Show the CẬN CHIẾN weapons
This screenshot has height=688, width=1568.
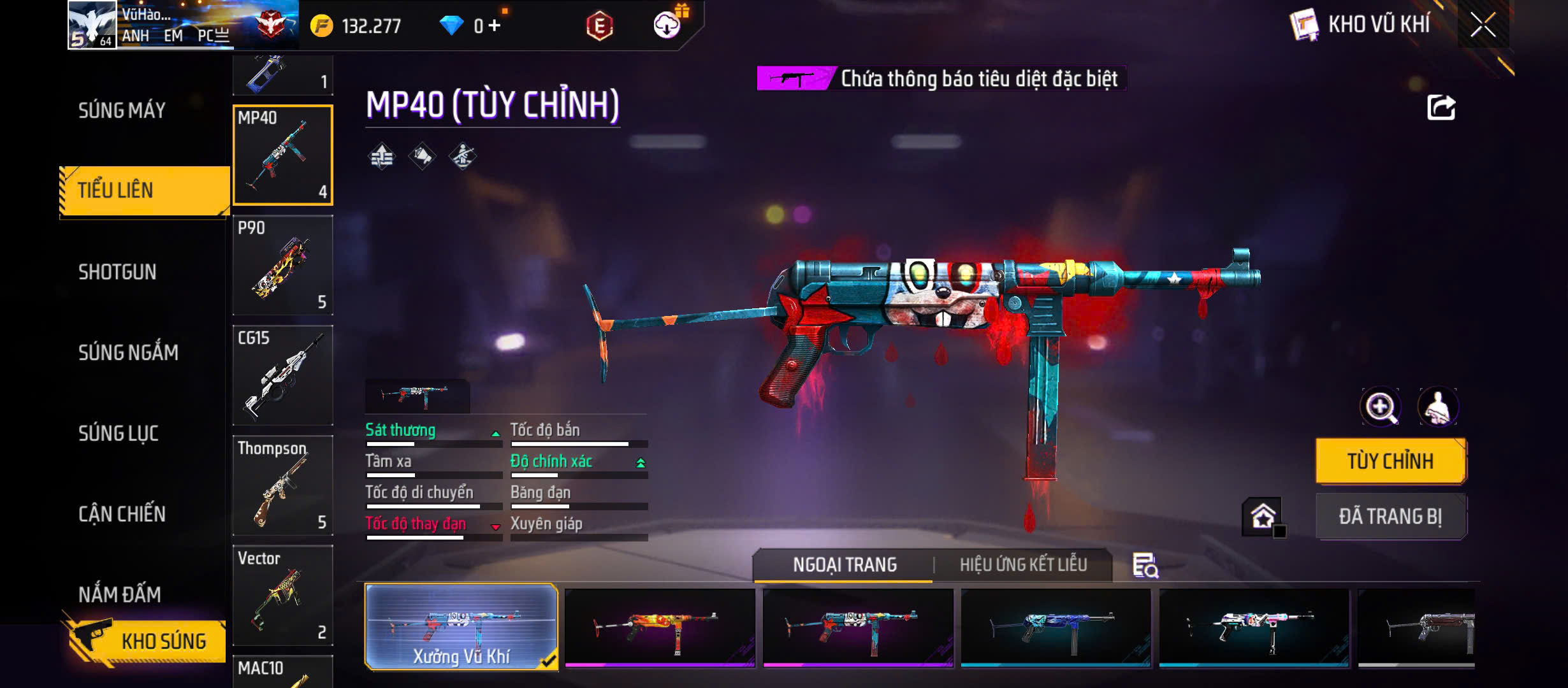tap(122, 514)
